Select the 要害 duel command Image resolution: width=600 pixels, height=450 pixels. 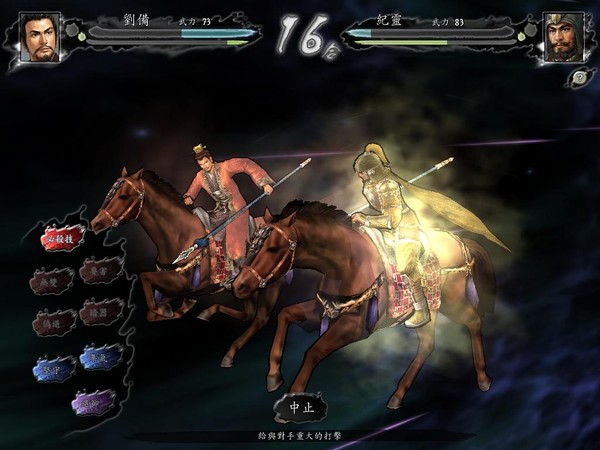101,272
